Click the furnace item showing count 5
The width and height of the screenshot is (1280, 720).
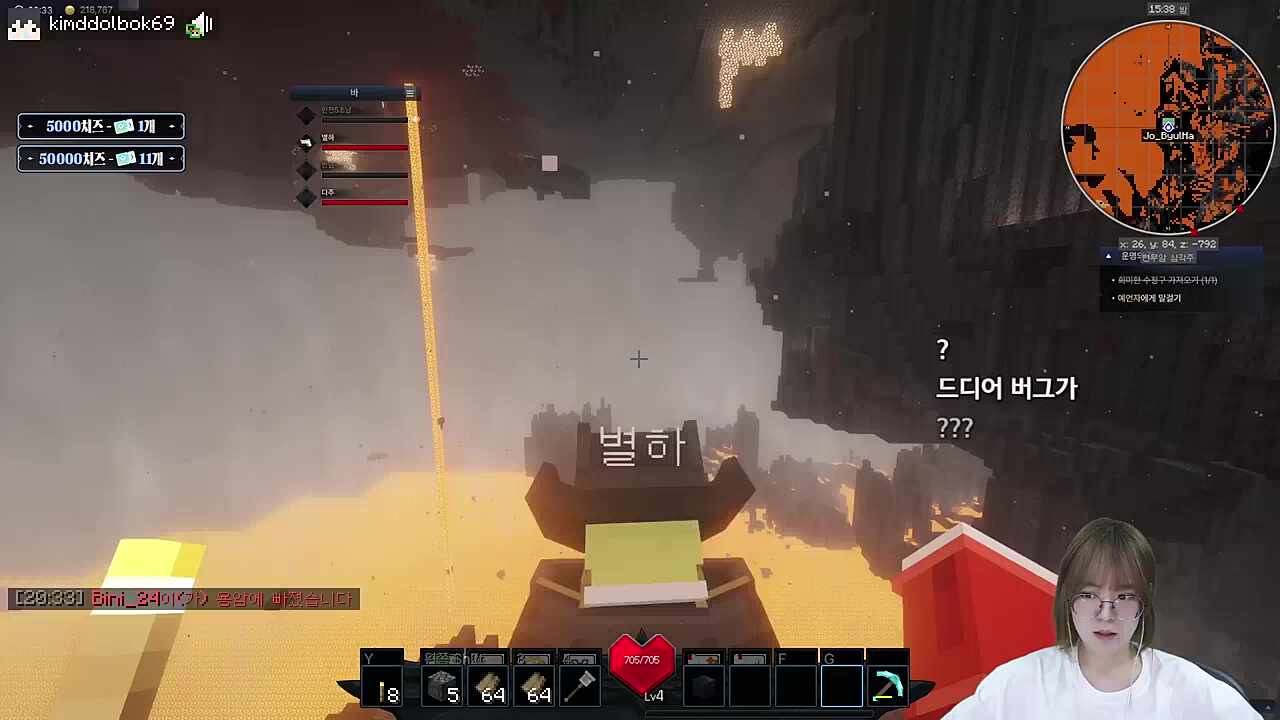point(442,685)
